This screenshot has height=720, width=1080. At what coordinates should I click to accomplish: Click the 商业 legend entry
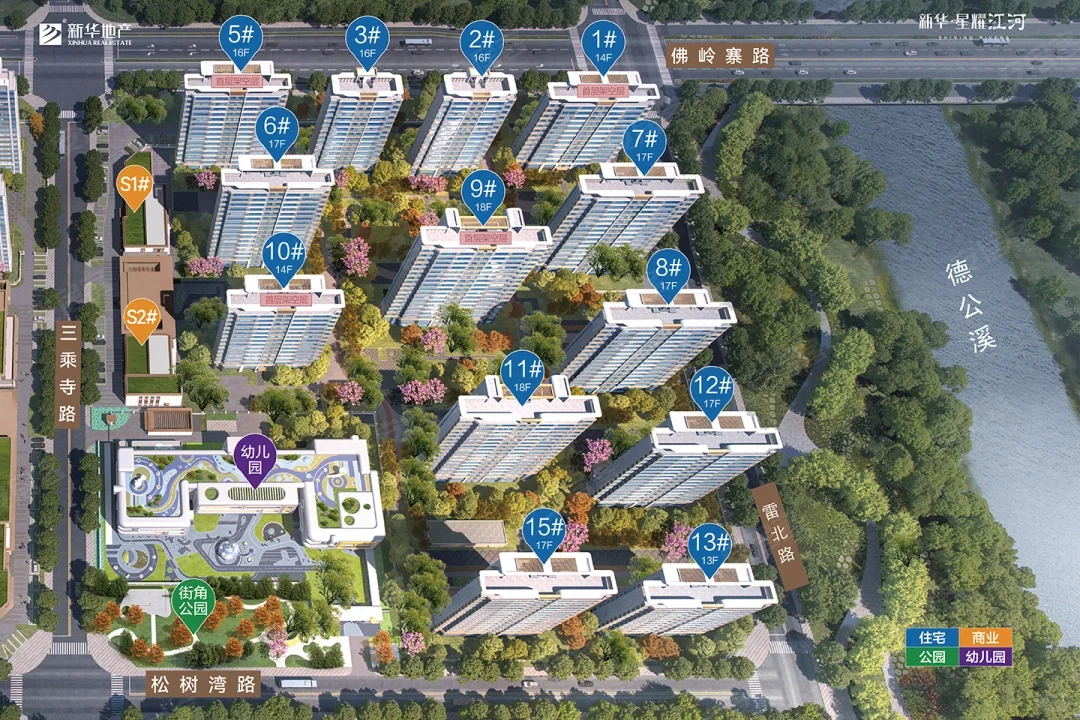pyautogui.click(x=985, y=637)
